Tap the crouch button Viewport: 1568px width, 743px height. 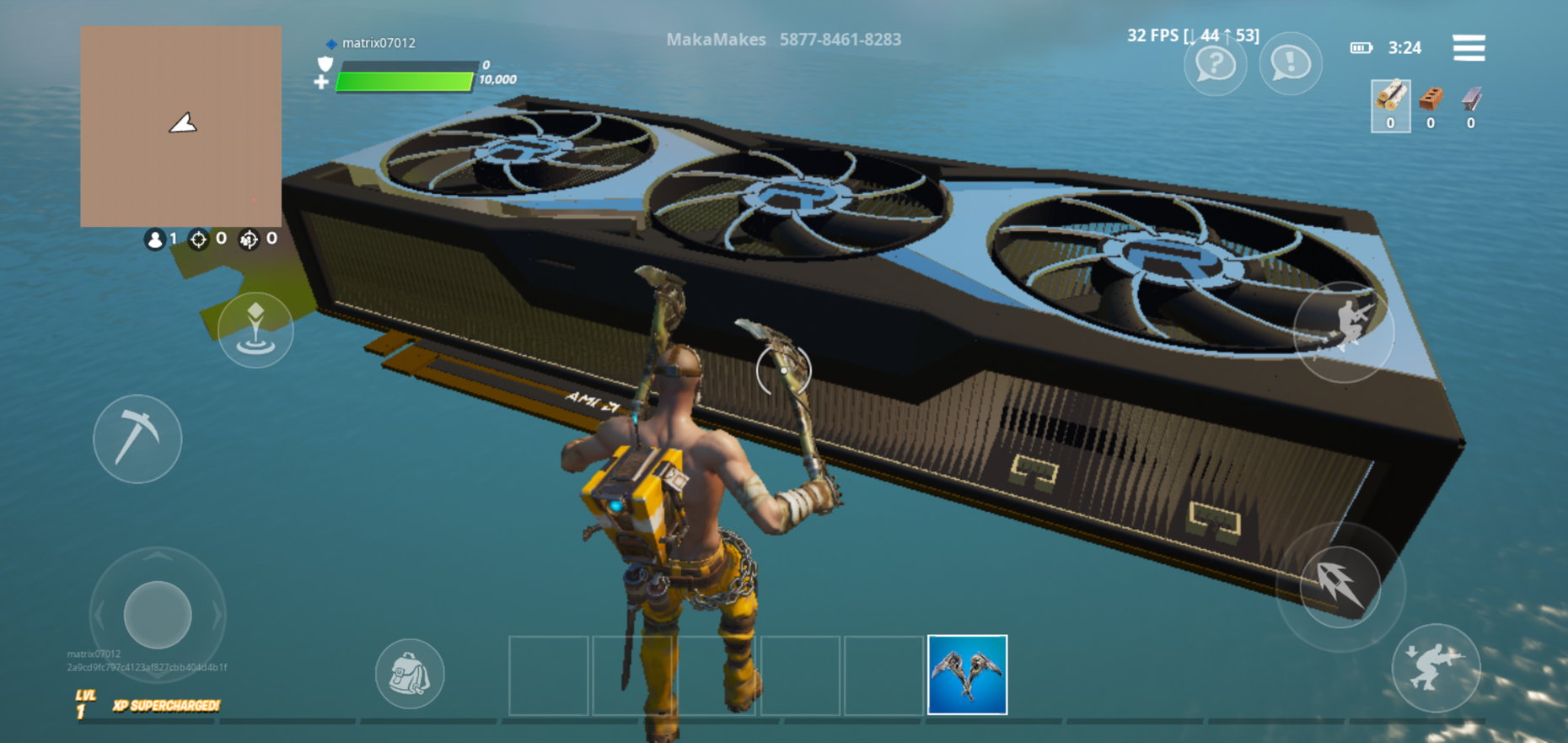point(1436,668)
